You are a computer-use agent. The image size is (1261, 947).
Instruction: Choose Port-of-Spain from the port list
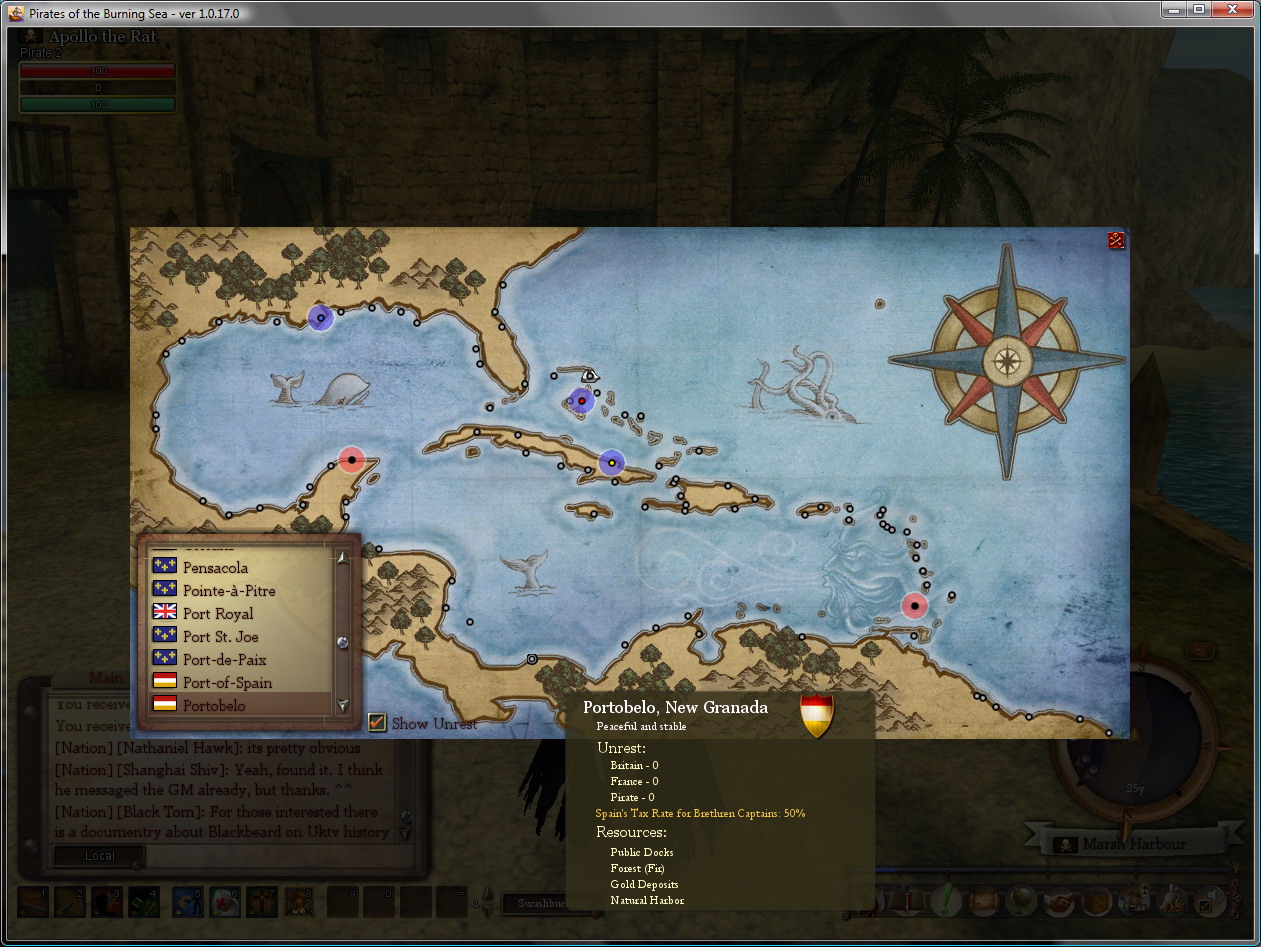pos(227,683)
